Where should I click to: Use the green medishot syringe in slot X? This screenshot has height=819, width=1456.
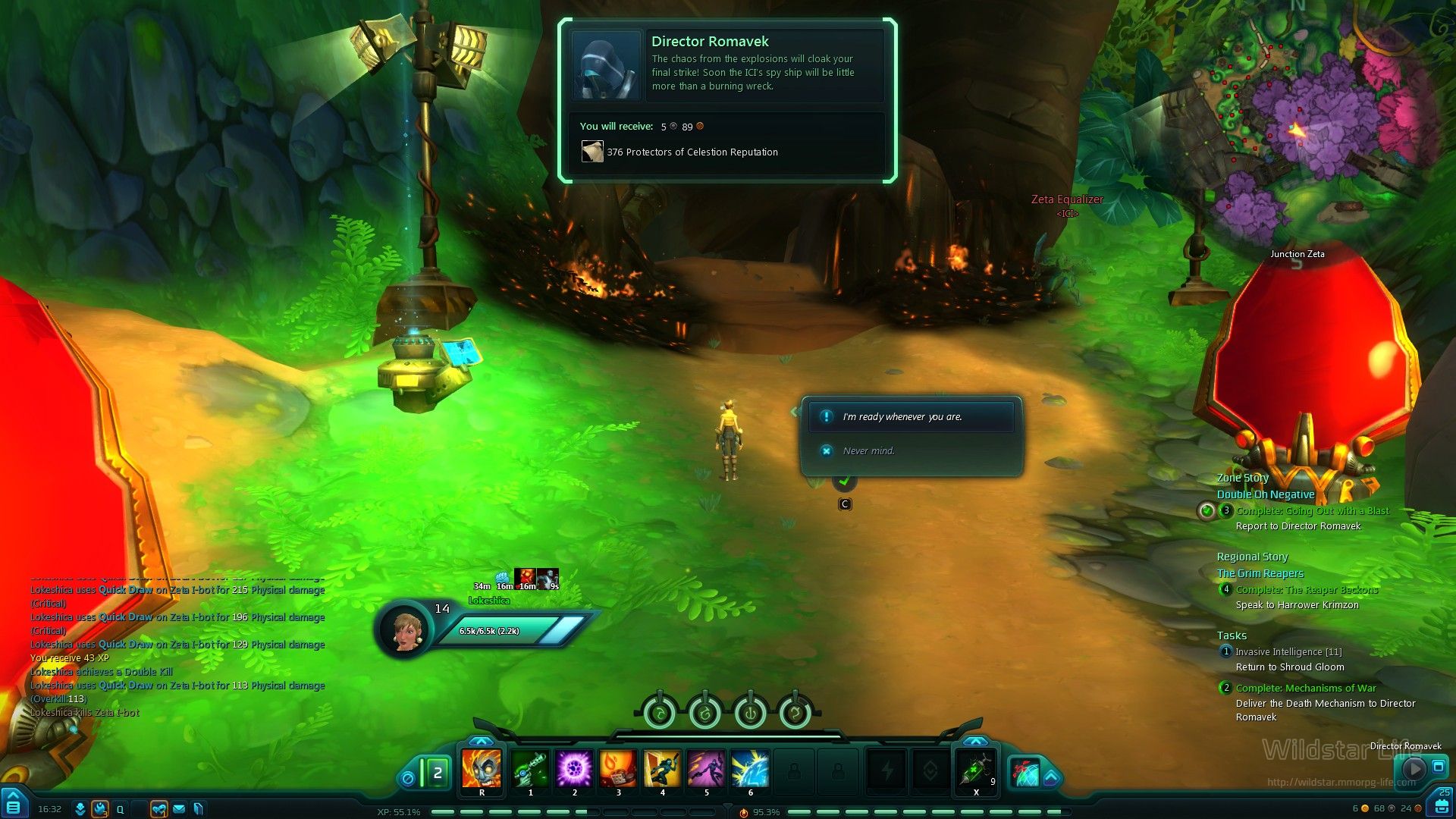pyautogui.click(x=976, y=769)
